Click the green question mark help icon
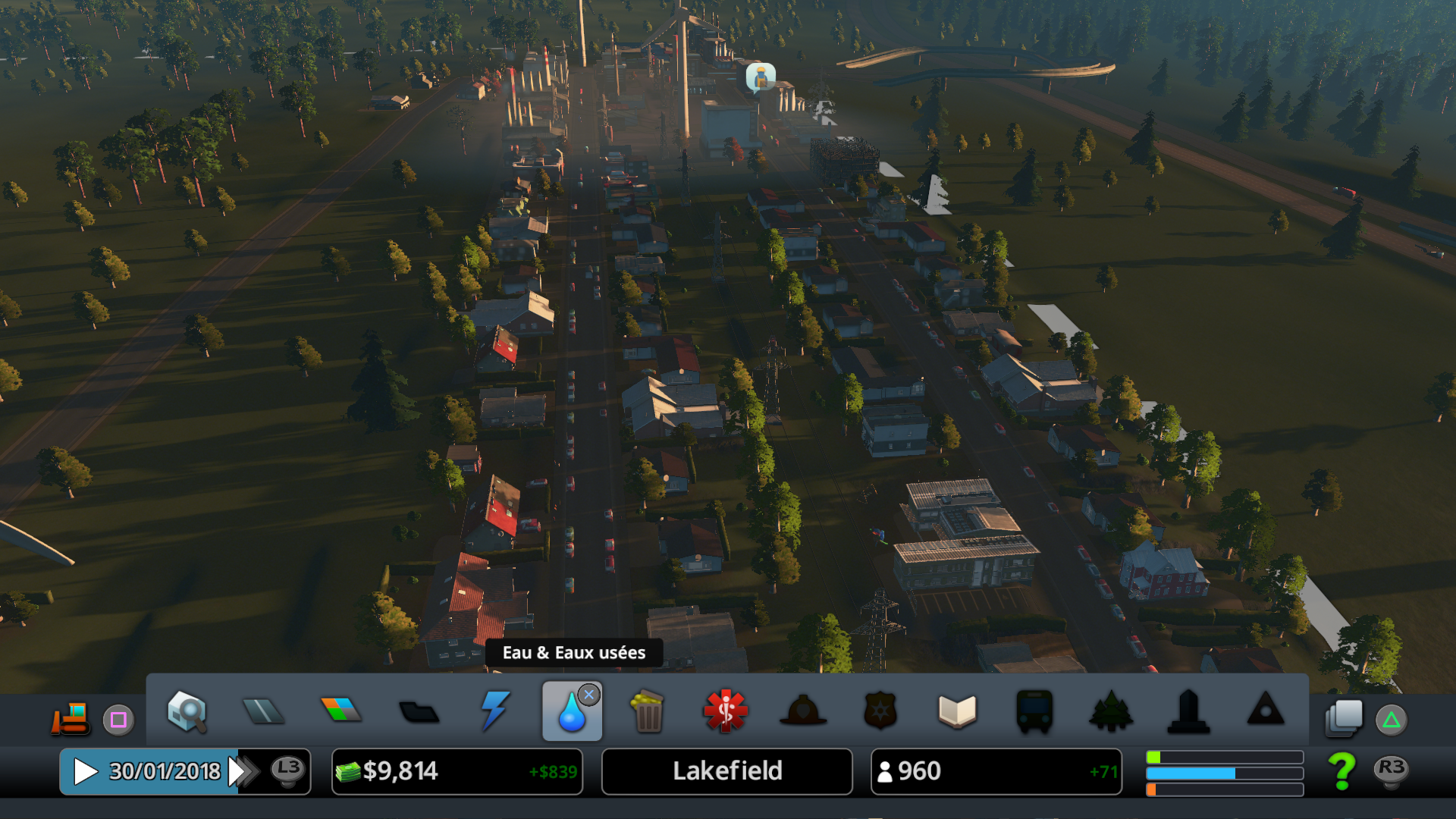The height and width of the screenshot is (819, 1456). tap(1341, 771)
